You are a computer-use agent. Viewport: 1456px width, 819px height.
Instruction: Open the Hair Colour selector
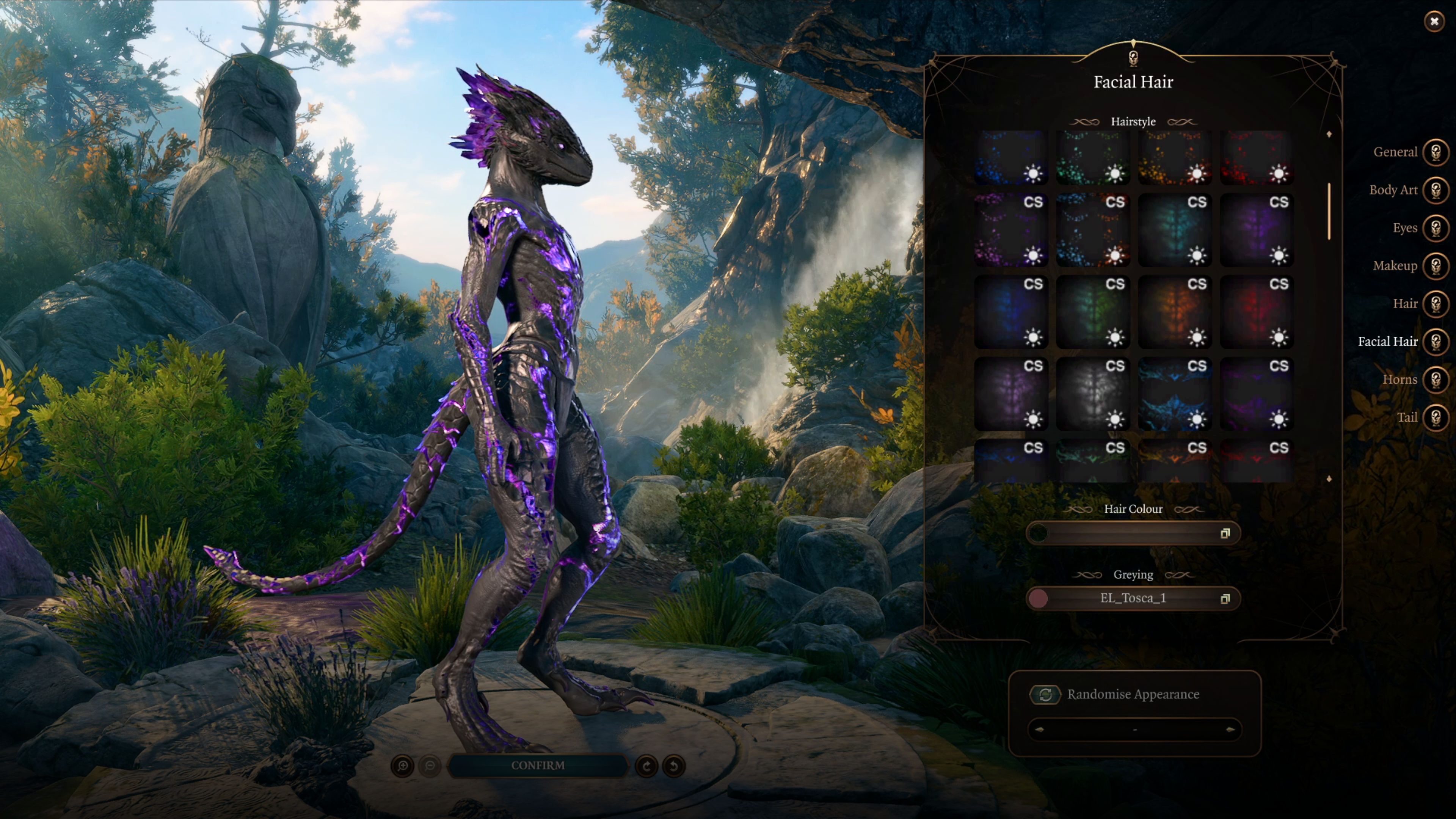1133,533
